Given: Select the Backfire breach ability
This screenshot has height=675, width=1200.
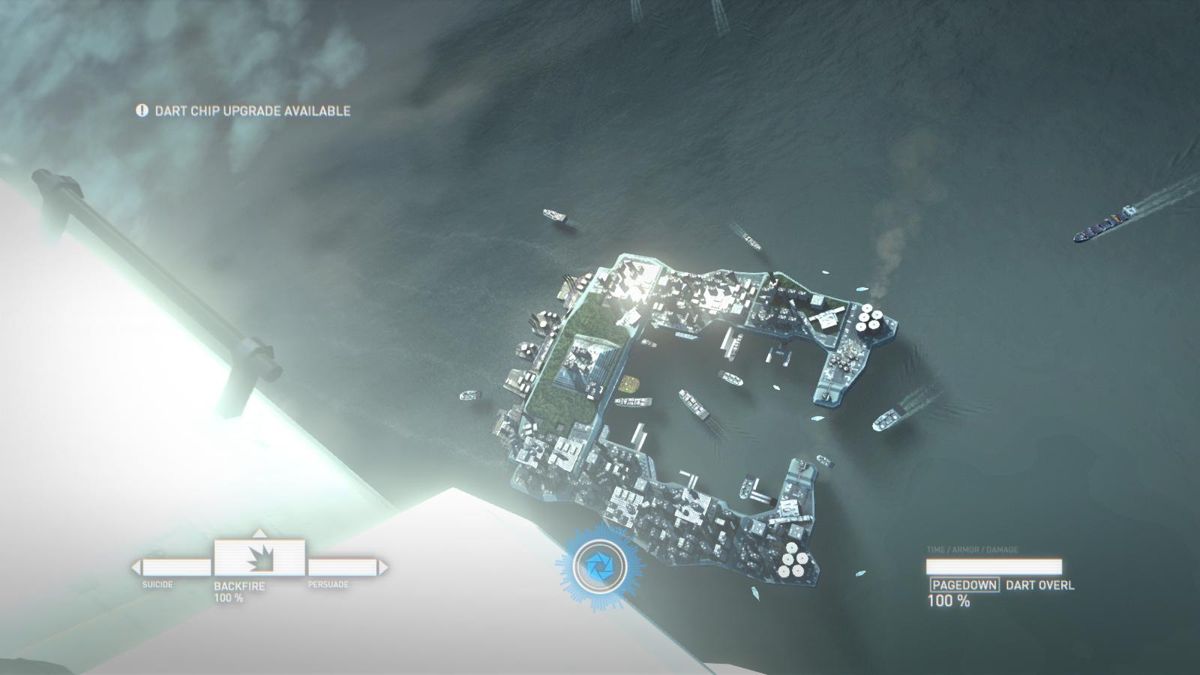Looking at the screenshot, I should (258, 558).
